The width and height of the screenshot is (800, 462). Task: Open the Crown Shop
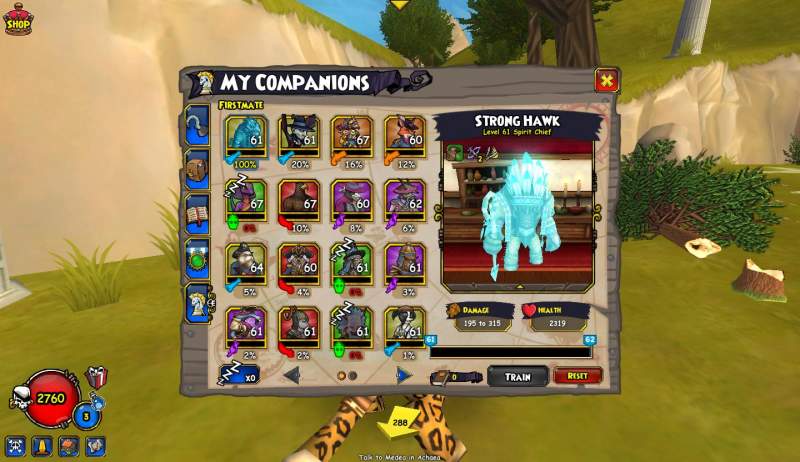pyautogui.click(x=18, y=18)
